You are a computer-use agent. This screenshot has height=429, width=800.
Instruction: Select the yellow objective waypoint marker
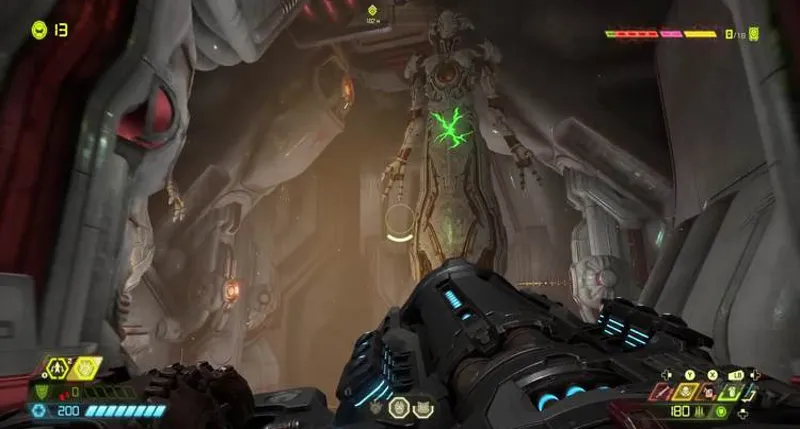[372, 11]
